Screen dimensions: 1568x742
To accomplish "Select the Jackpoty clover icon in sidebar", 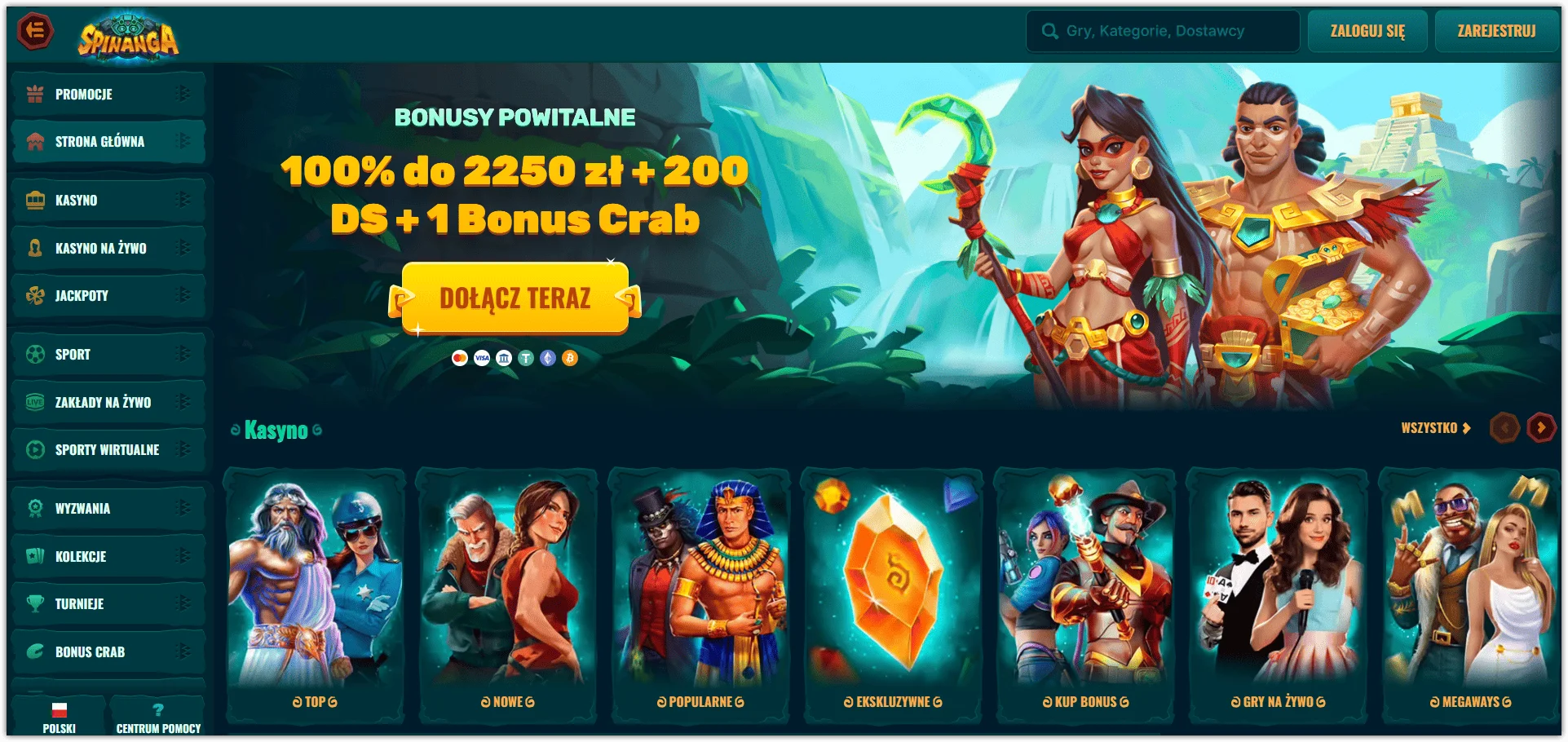I will (34, 296).
